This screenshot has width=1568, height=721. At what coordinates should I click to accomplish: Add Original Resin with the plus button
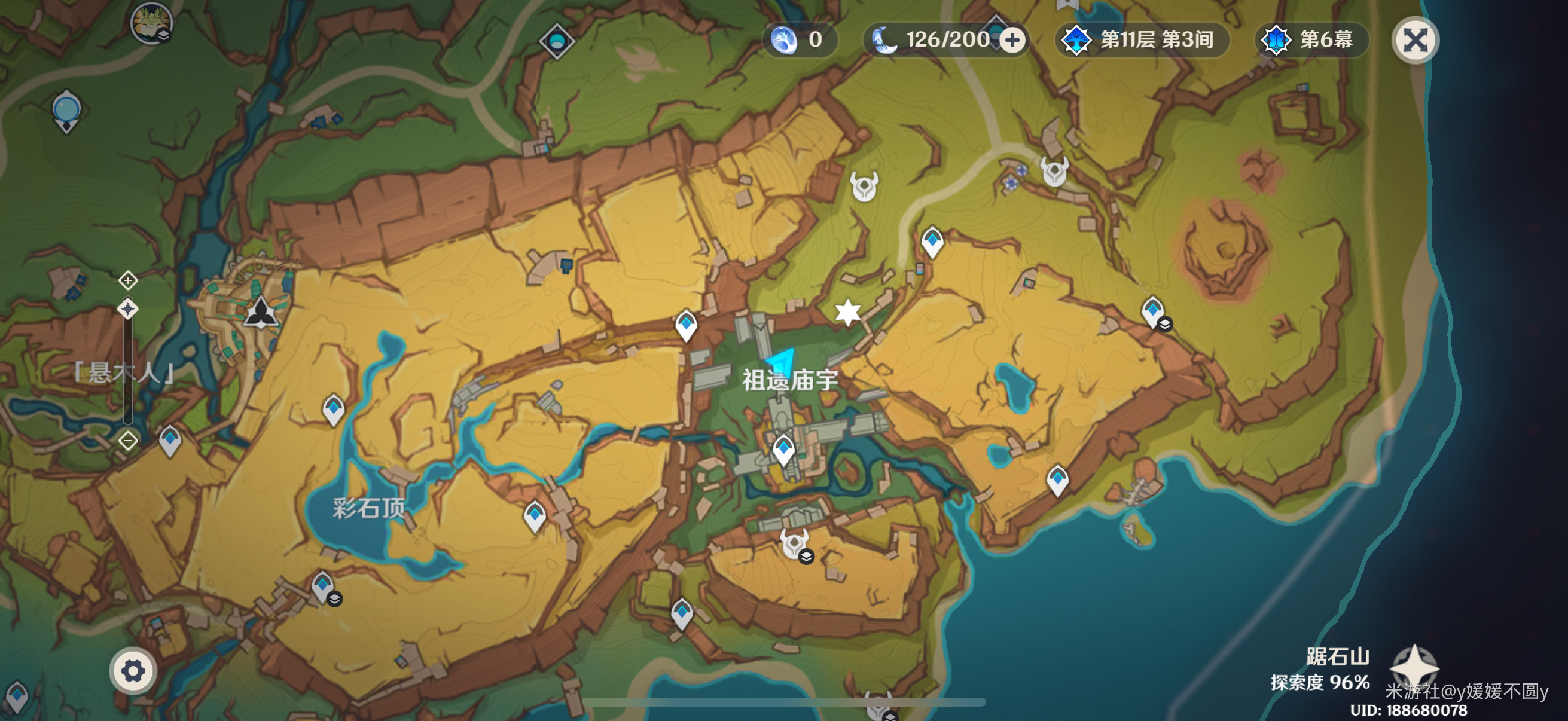pos(1012,41)
